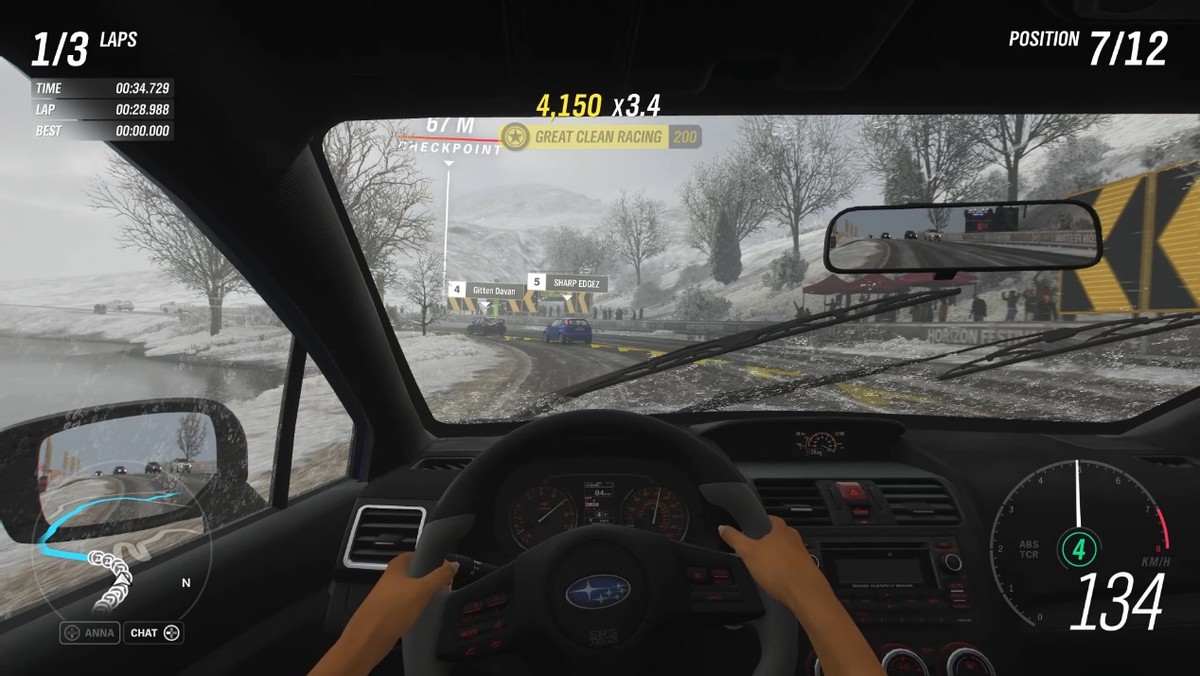Open the ANNA assistant button

pyautogui.click(x=90, y=633)
